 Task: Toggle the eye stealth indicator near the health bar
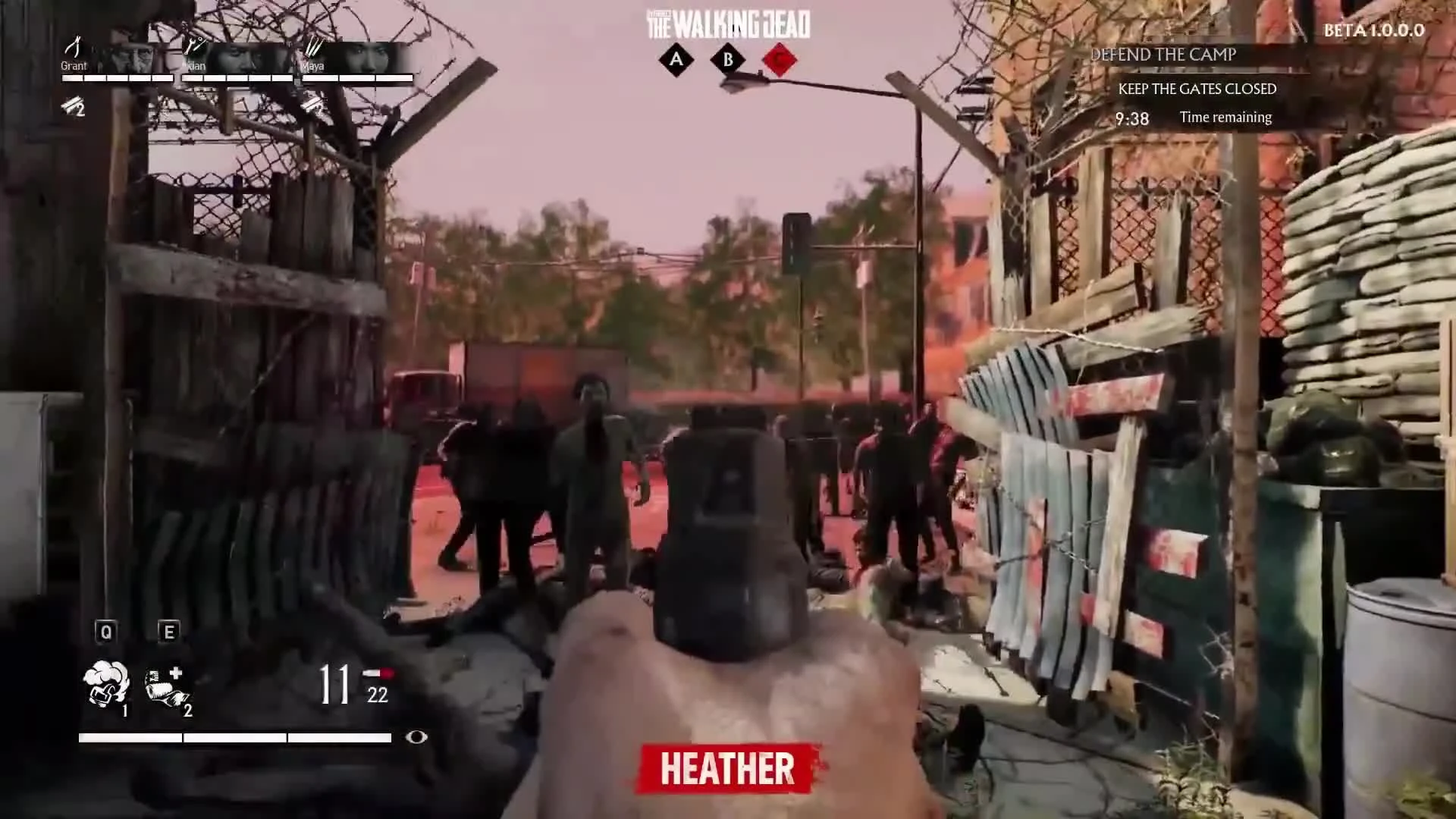click(416, 736)
